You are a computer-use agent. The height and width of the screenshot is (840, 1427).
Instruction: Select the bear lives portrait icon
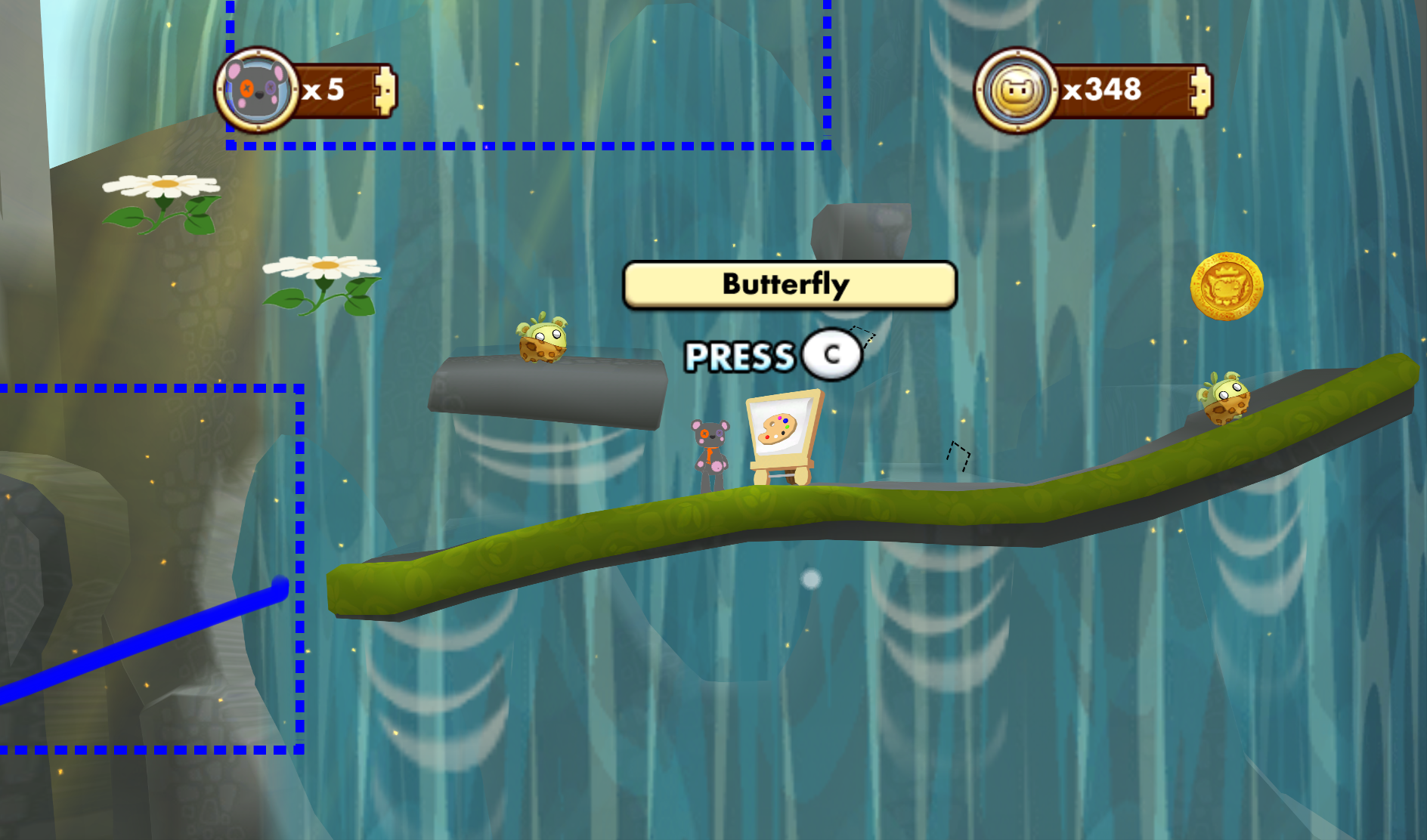257,91
